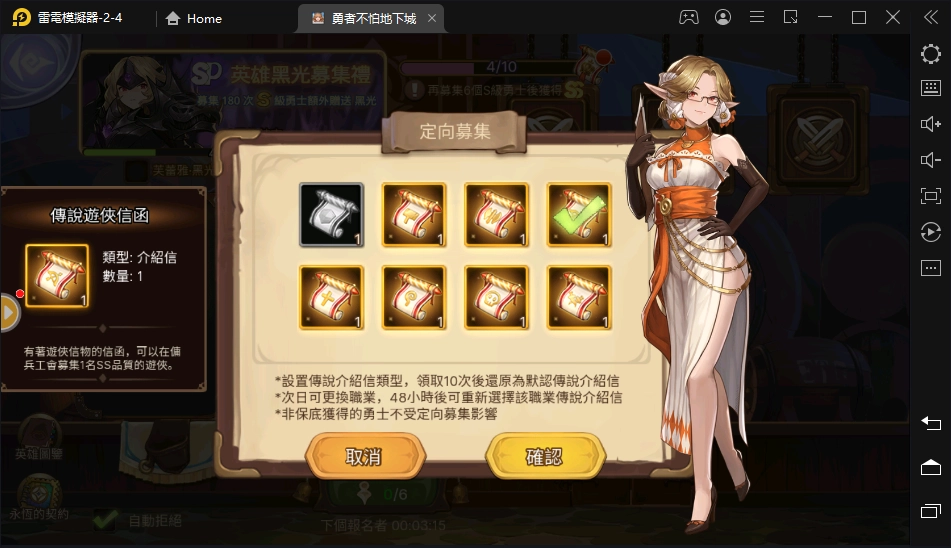Select the scroll with green checkmark
The height and width of the screenshot is (548, 951).
click(x=578, y=214)
